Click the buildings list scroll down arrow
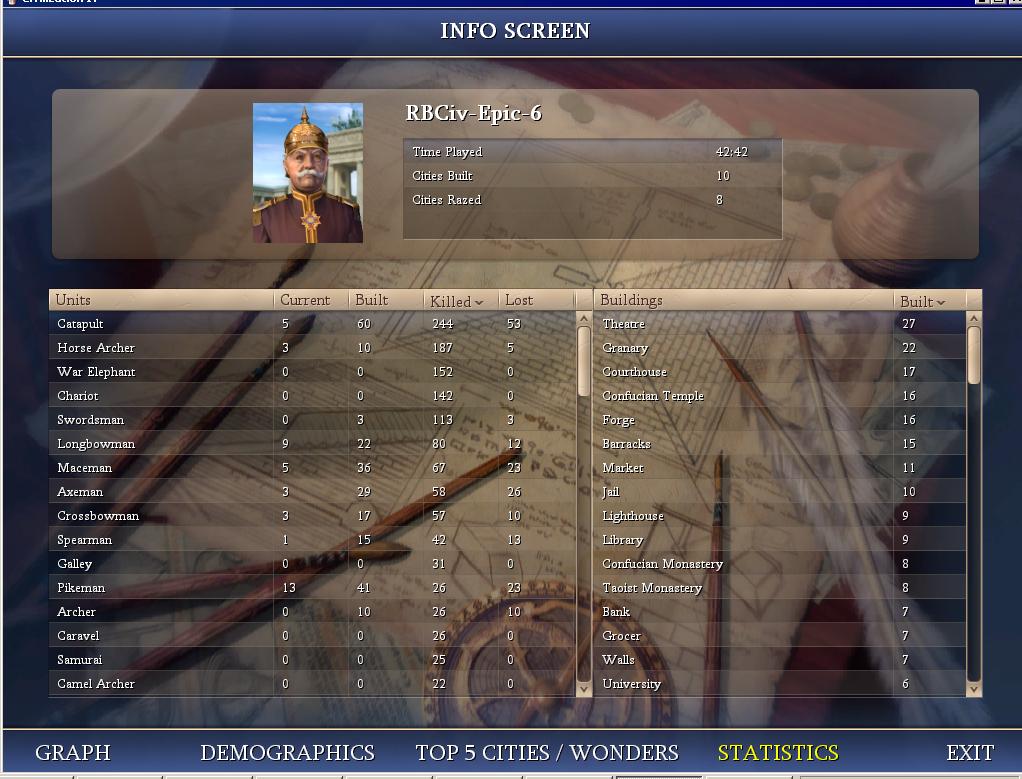This screenshot has width=1022, height=779. (974, 688)
